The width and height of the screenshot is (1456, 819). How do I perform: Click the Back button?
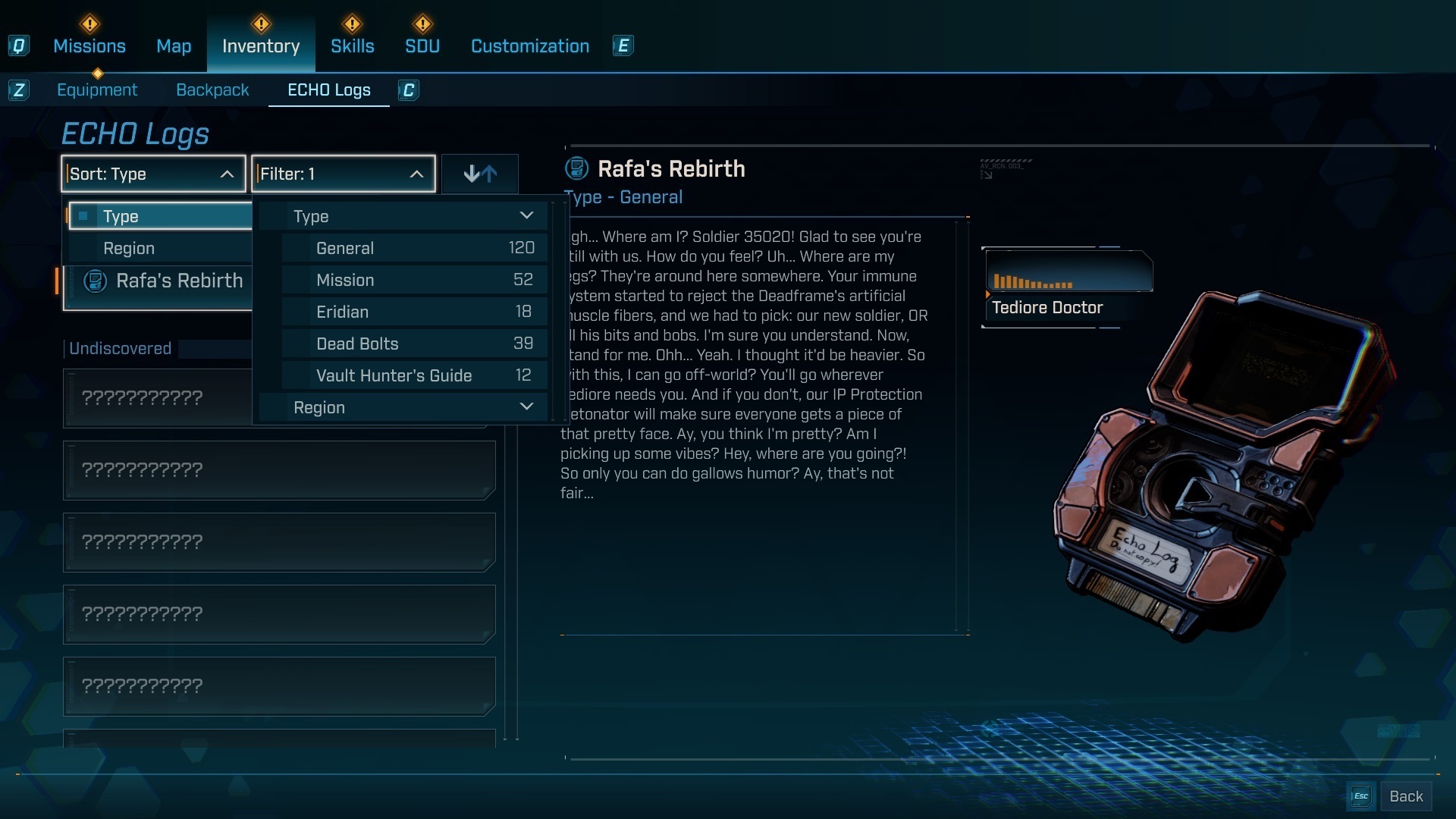pos(1405,796)
